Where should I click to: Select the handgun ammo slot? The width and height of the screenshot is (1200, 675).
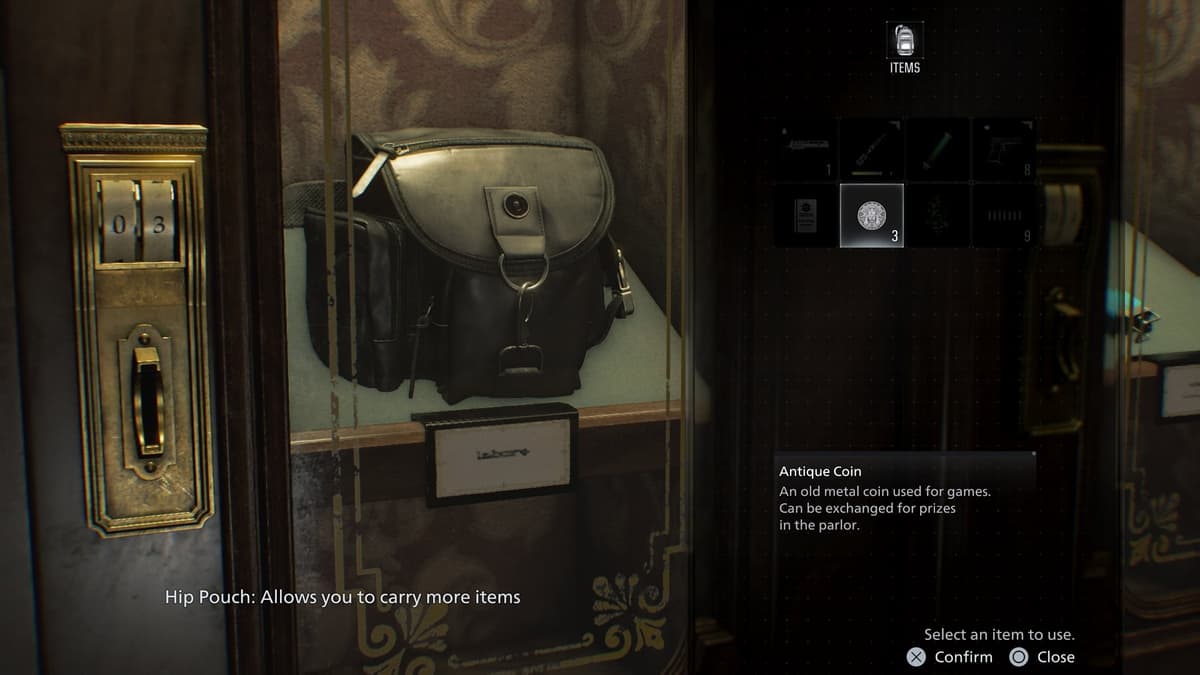click(x=1003, y=215)
